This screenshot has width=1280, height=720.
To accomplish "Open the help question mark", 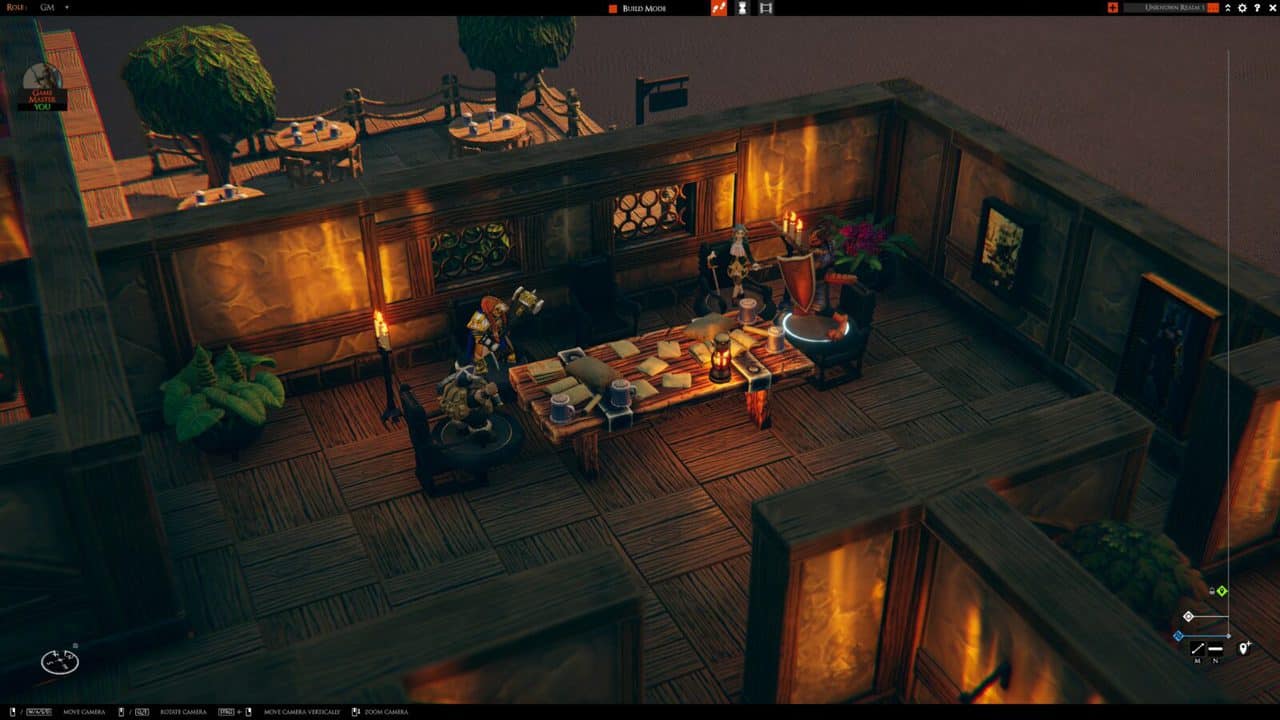I will (1257, 8).
